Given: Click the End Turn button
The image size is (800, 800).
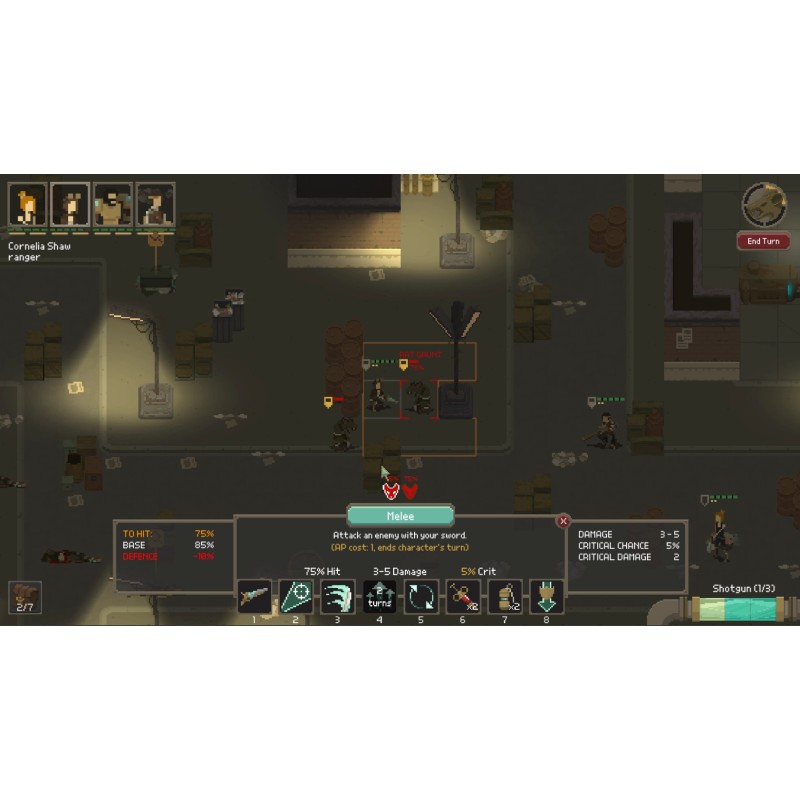Looking at the screenshot, I should point(763,241).
